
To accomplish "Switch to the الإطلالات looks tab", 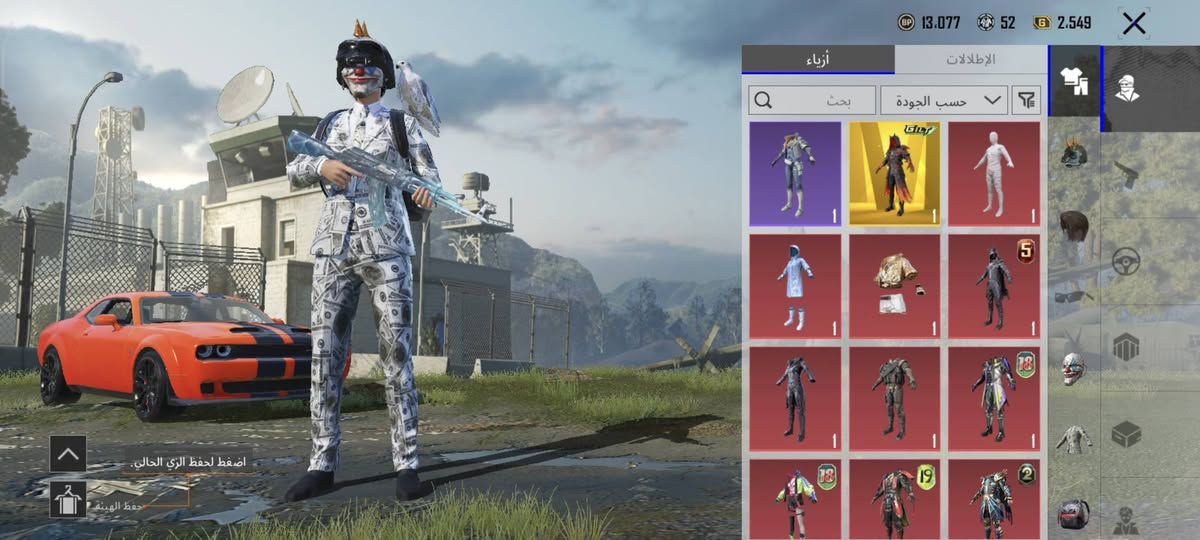I will (x=970, y=60).
